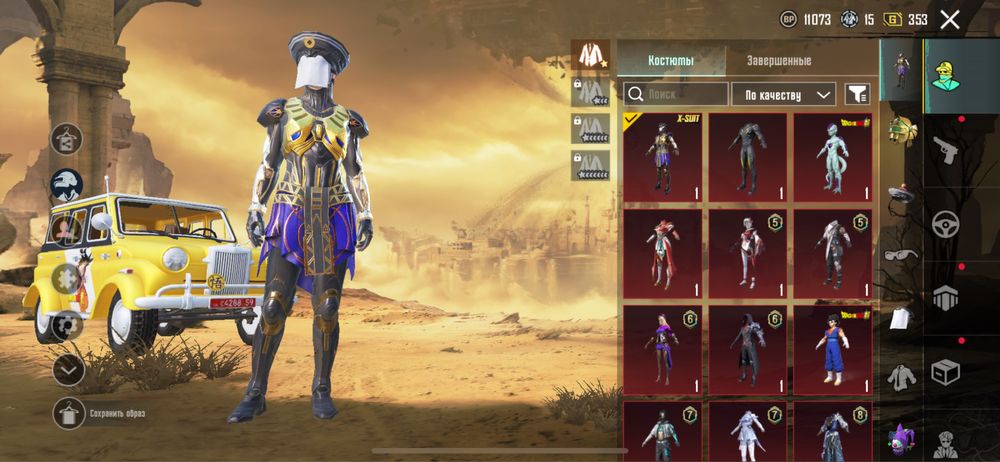Close the wardrobe inventory screen

(950, 19)
